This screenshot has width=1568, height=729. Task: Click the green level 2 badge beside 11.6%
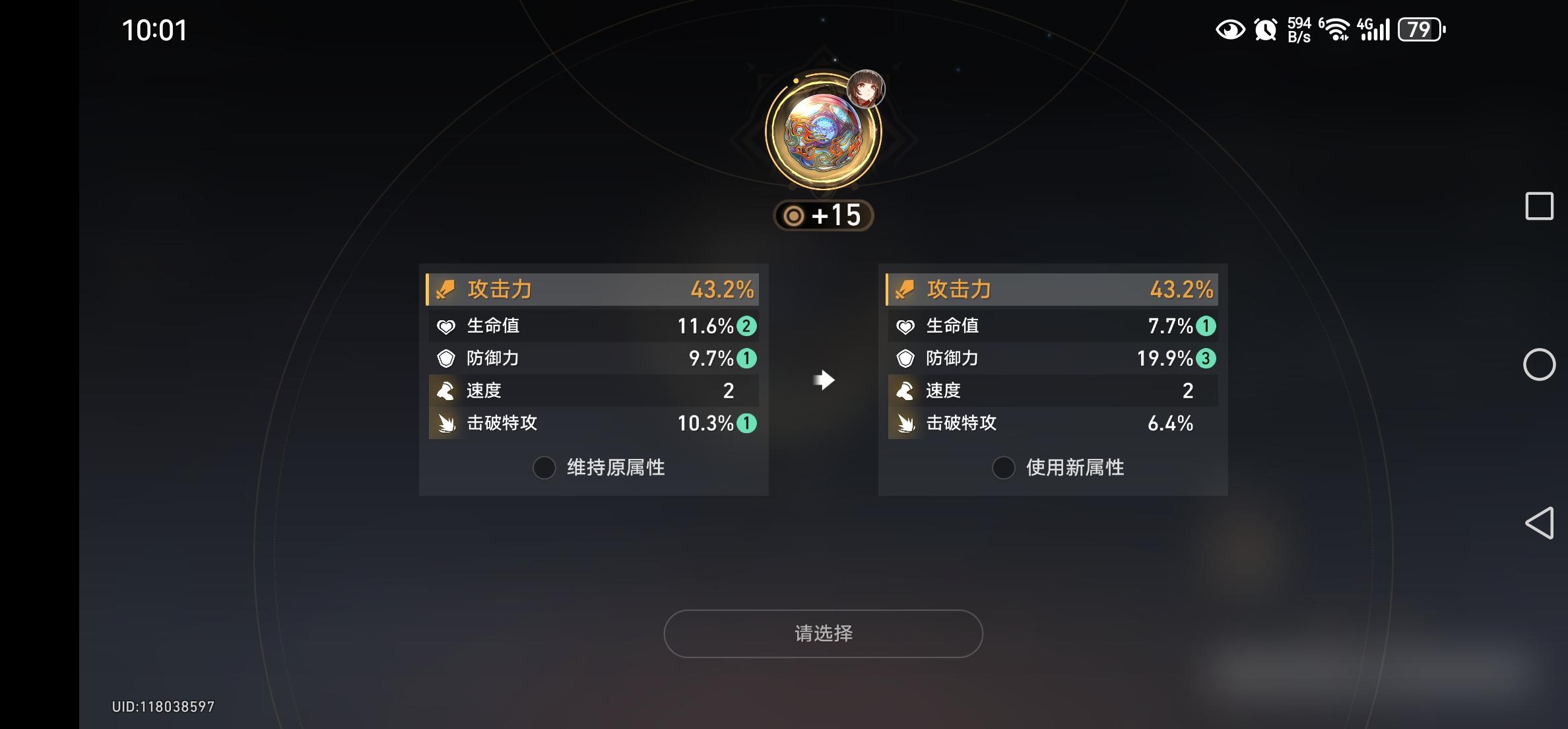[x=746, y=325]
